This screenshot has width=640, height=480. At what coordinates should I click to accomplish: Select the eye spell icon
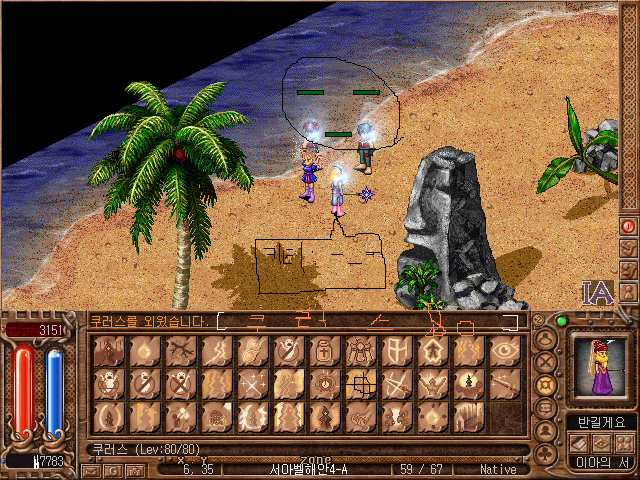pyautogui.click(x=505, y=350)
